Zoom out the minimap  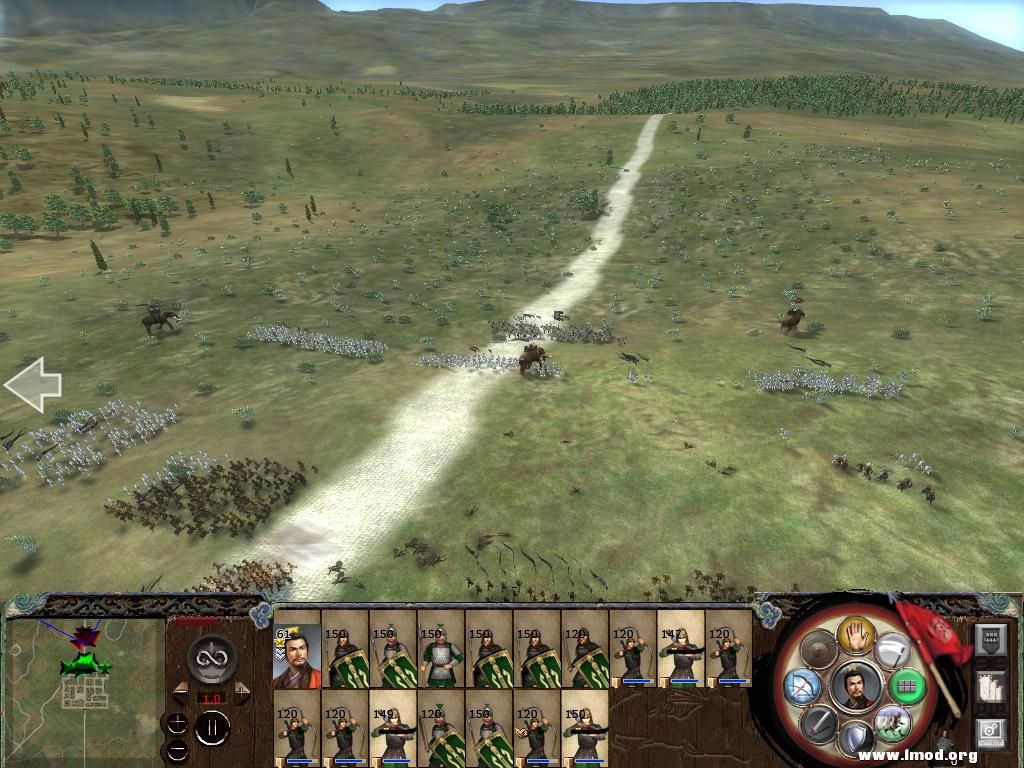pos(177,749)
